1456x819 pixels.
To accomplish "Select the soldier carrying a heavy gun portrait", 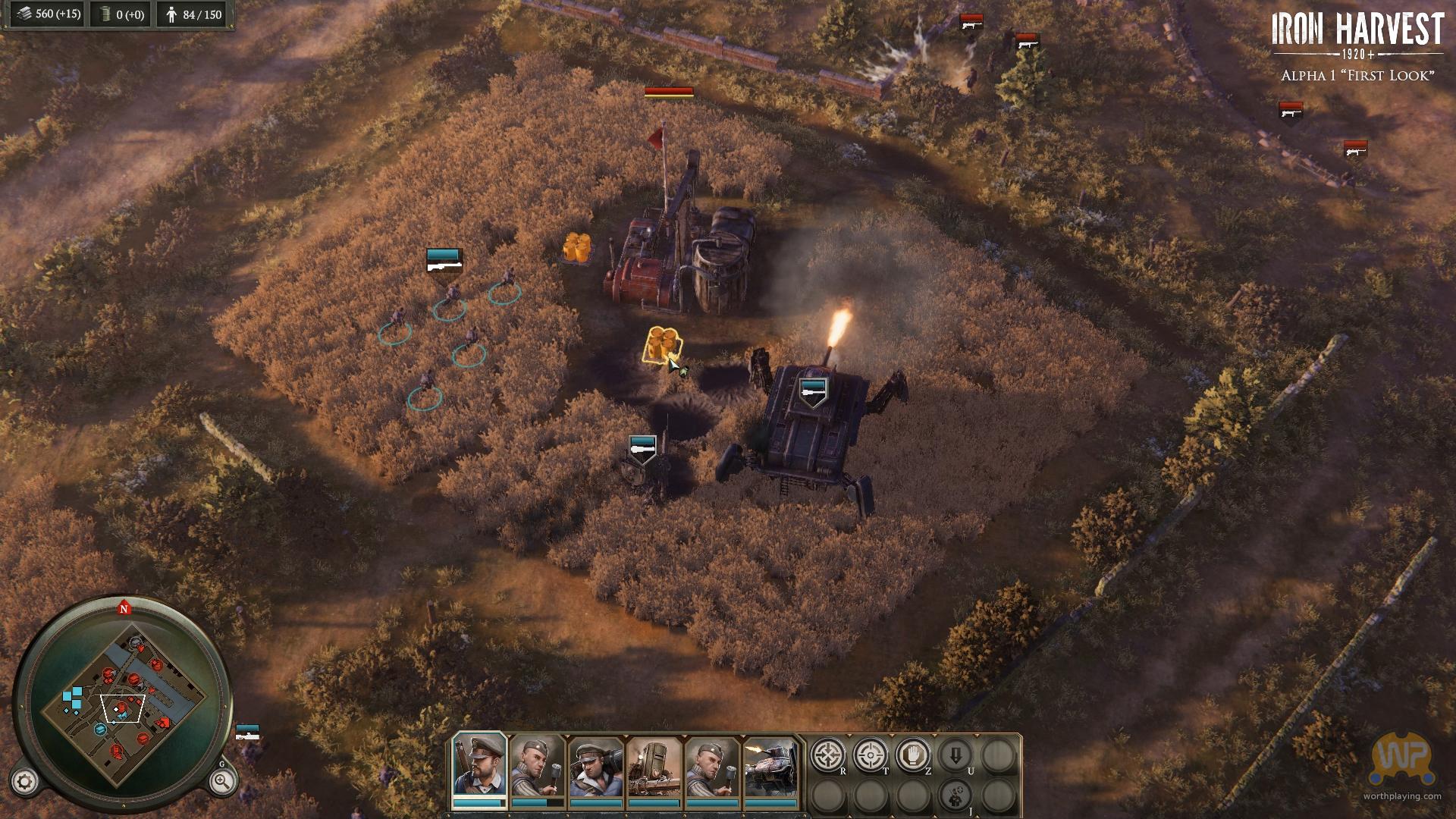I will (596, 767).
